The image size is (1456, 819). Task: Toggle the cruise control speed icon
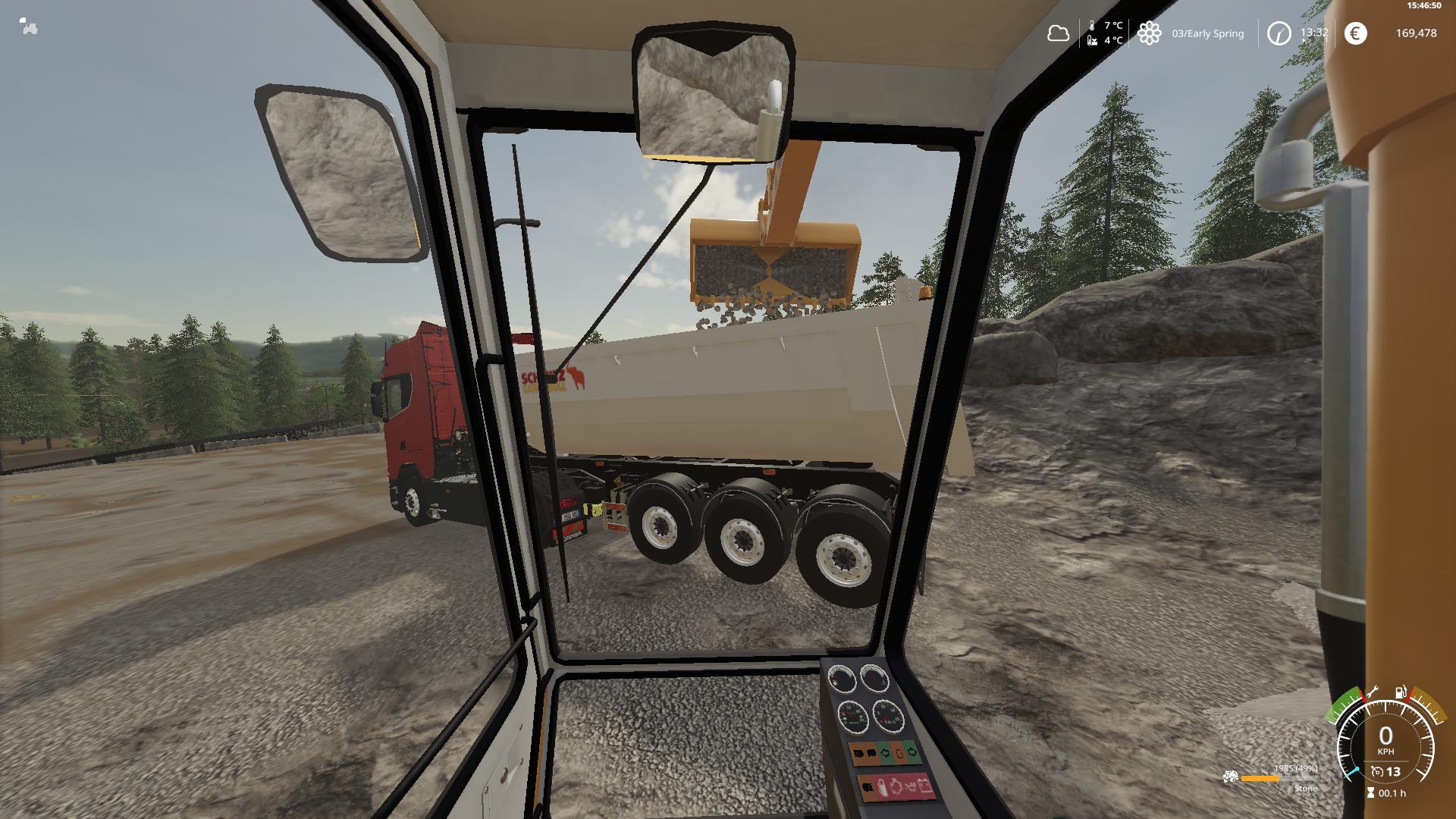[1377, 772]
